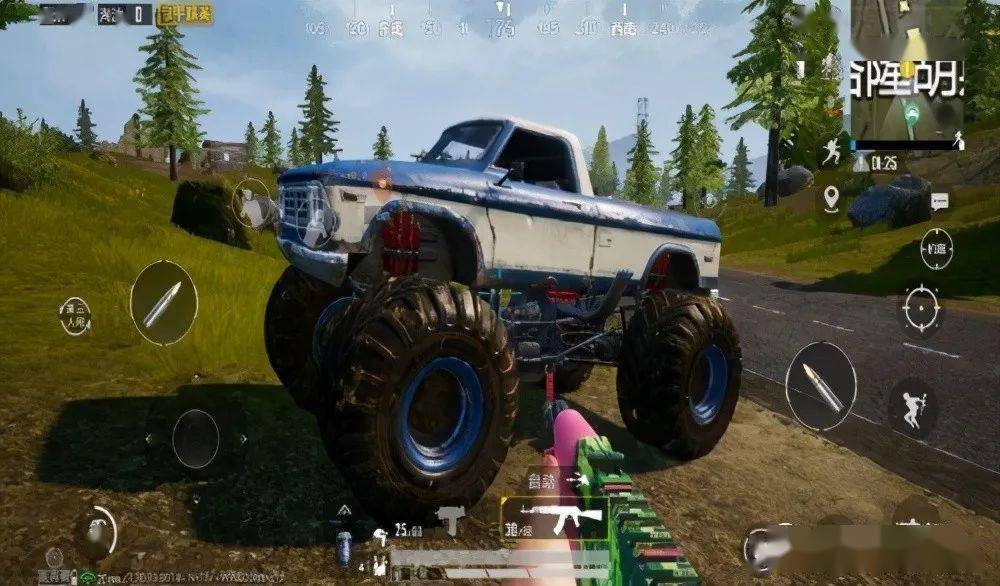Tap the movement joystick center
Viewport: 1000px width, 586px height.
coord(195,438)
